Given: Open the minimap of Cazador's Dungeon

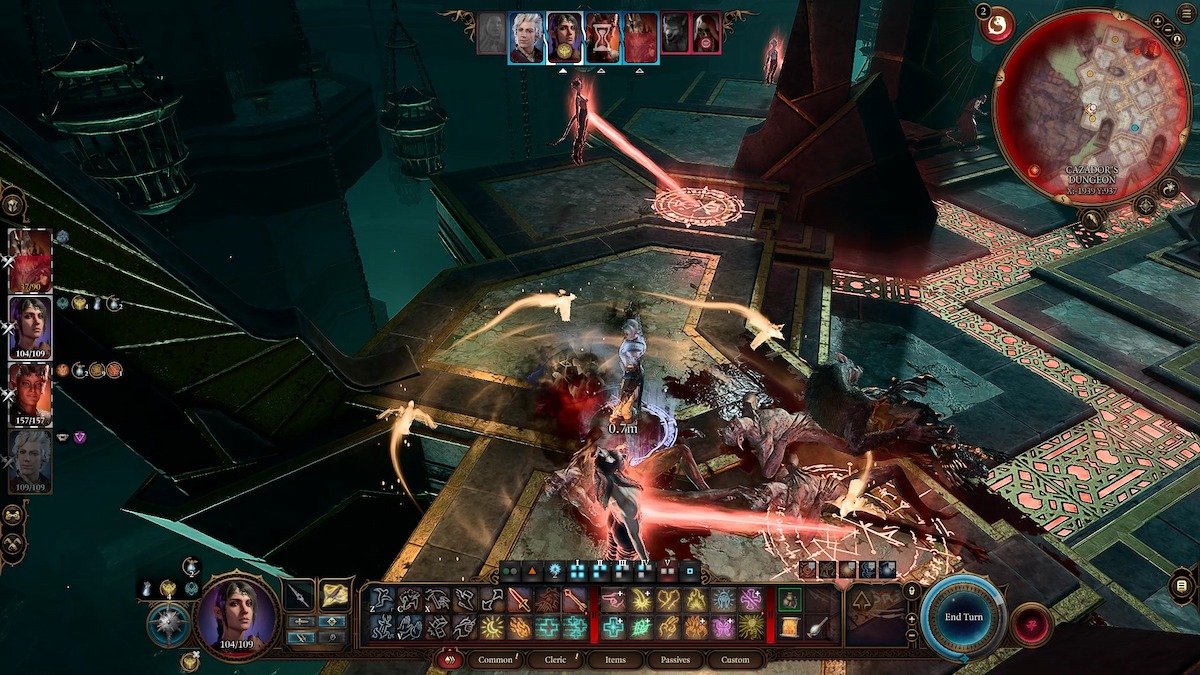Looking at the screenshot, I should tap(1092, 106).
